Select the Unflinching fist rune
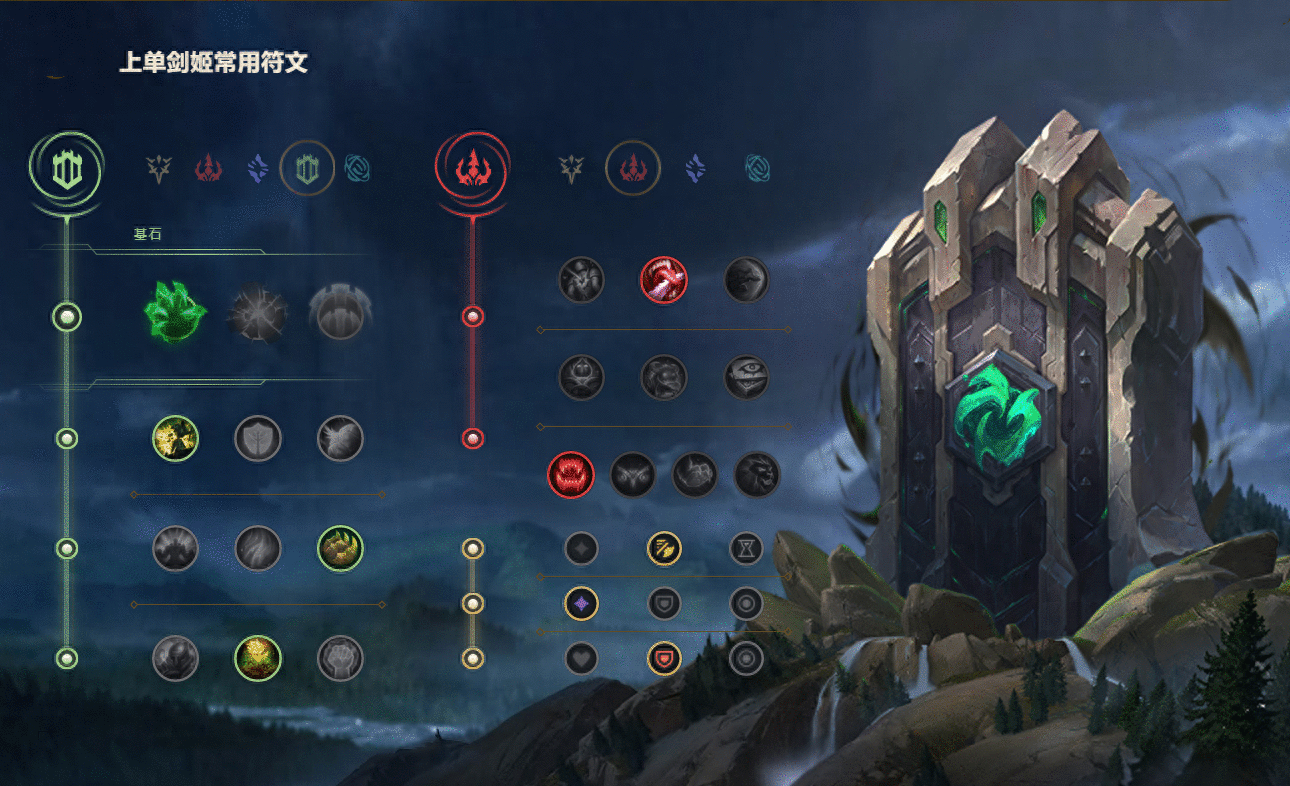This screenshot has width=1290, height=786. pyautogui.click(x=340, y=658)
